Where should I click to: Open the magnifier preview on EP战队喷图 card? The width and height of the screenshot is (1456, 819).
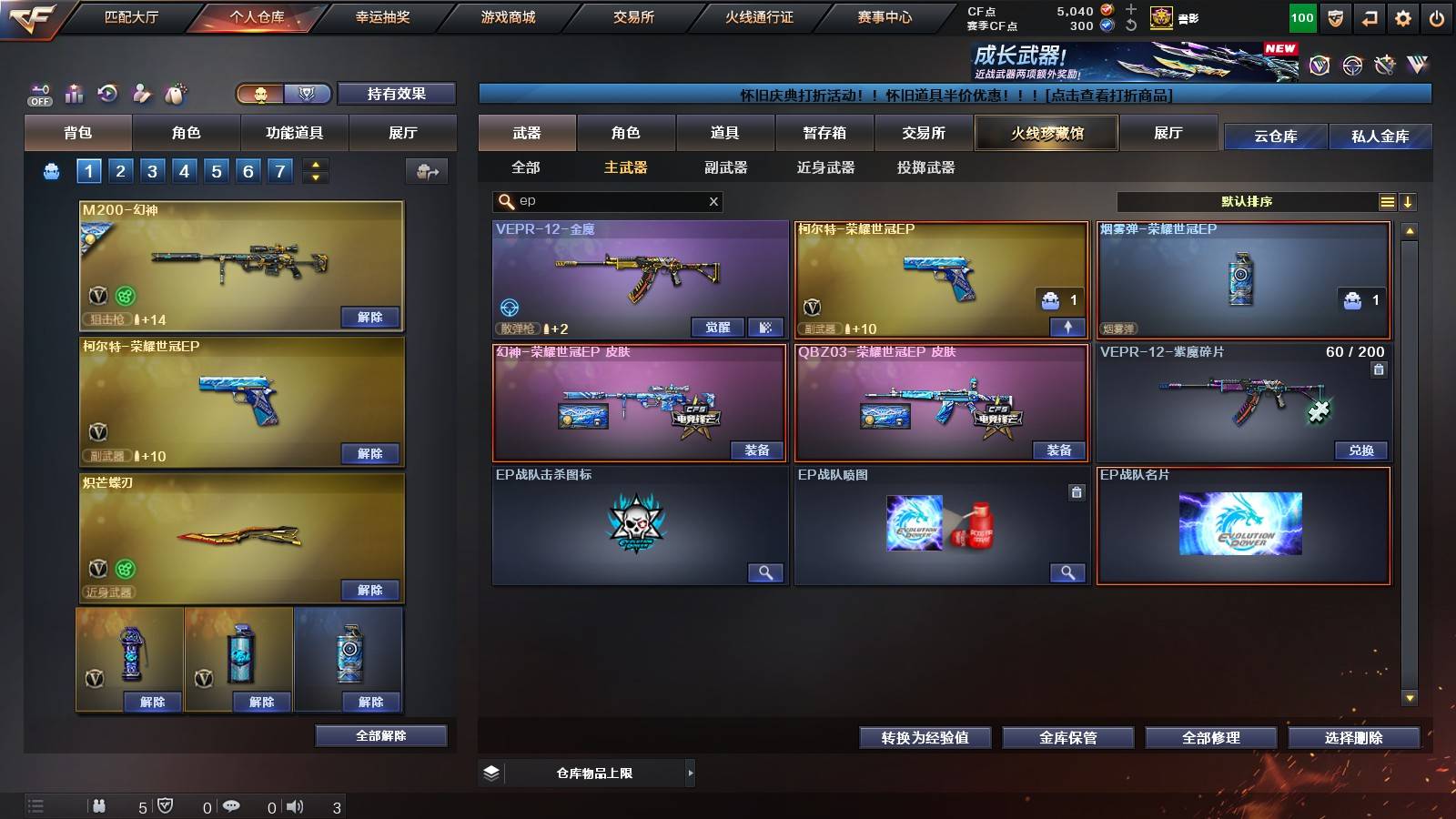1069,574
